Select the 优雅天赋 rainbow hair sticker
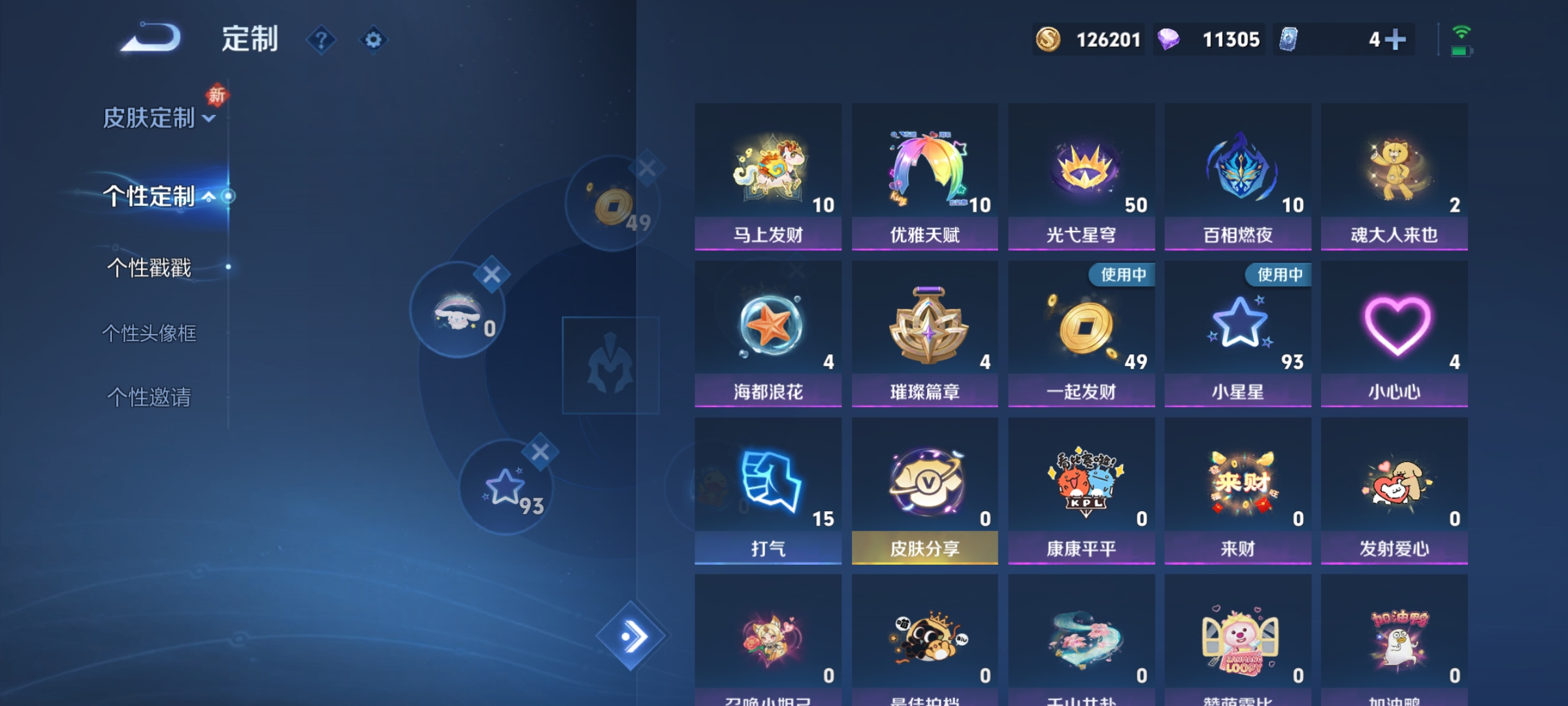 [924, 173]
